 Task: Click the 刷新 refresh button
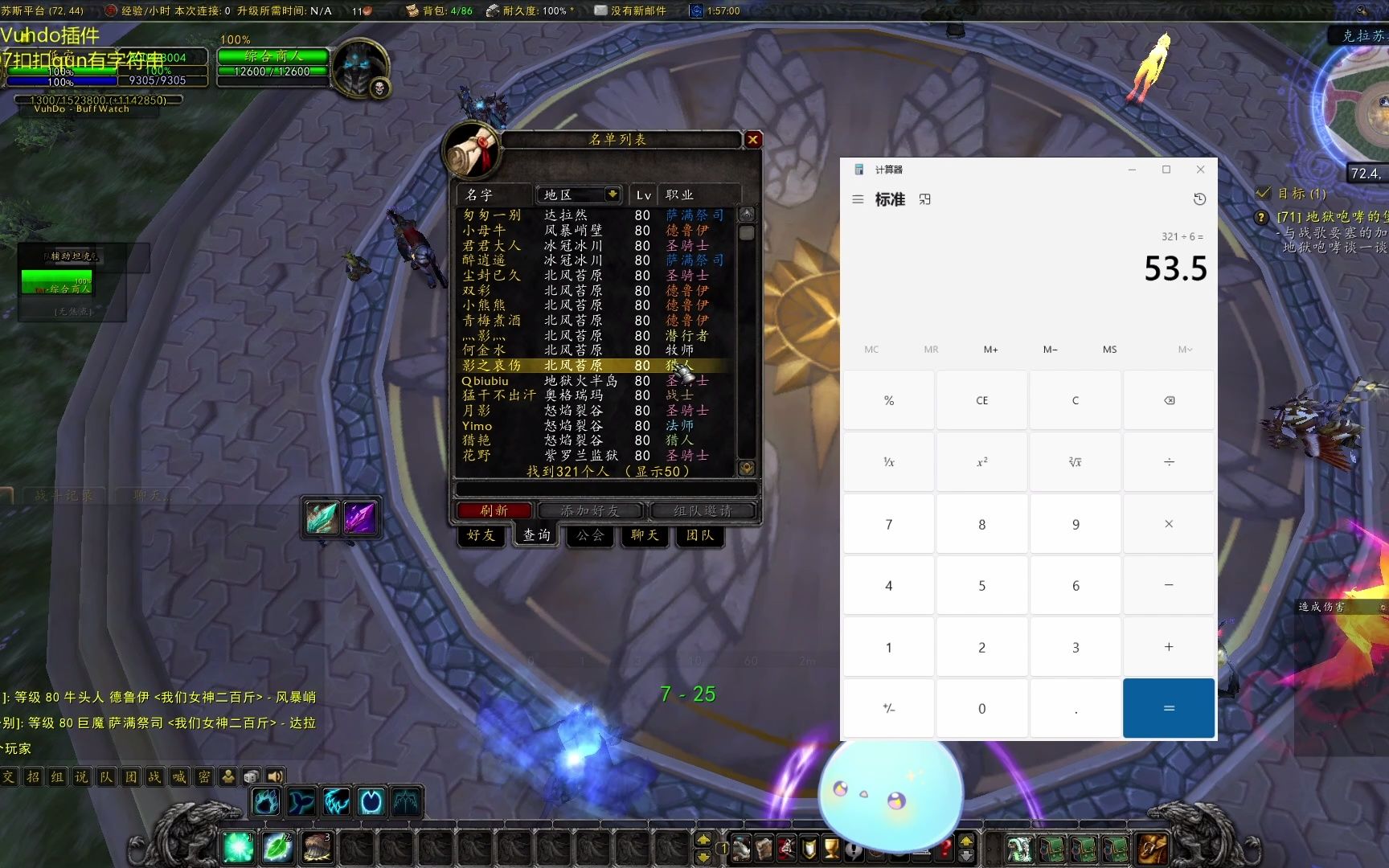pyautogui.click(x=494, y=510)
